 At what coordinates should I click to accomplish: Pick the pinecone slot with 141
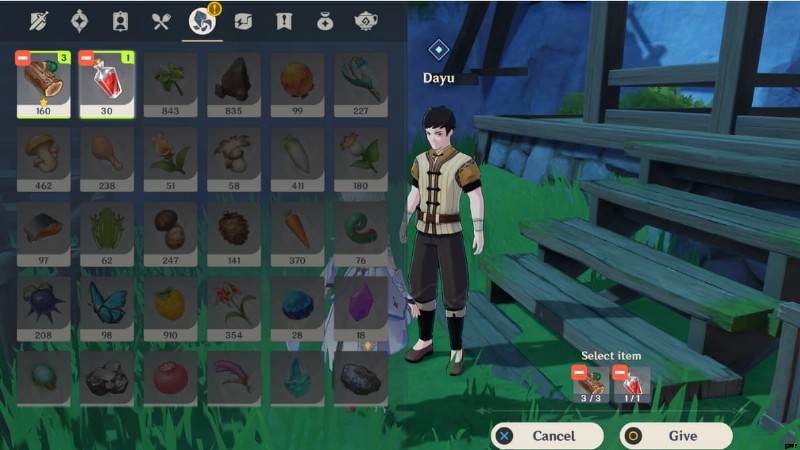pos(234,234)
